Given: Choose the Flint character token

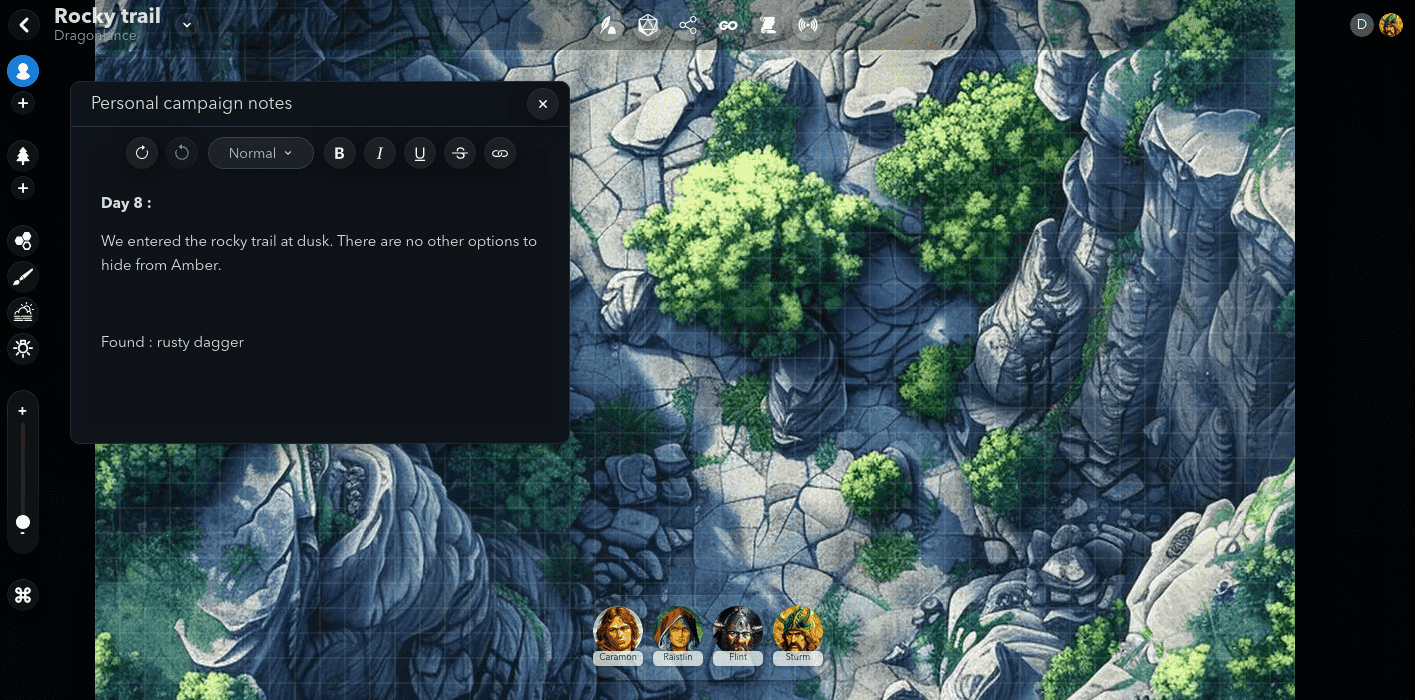Looking at the screenshot, I should 738,631.
